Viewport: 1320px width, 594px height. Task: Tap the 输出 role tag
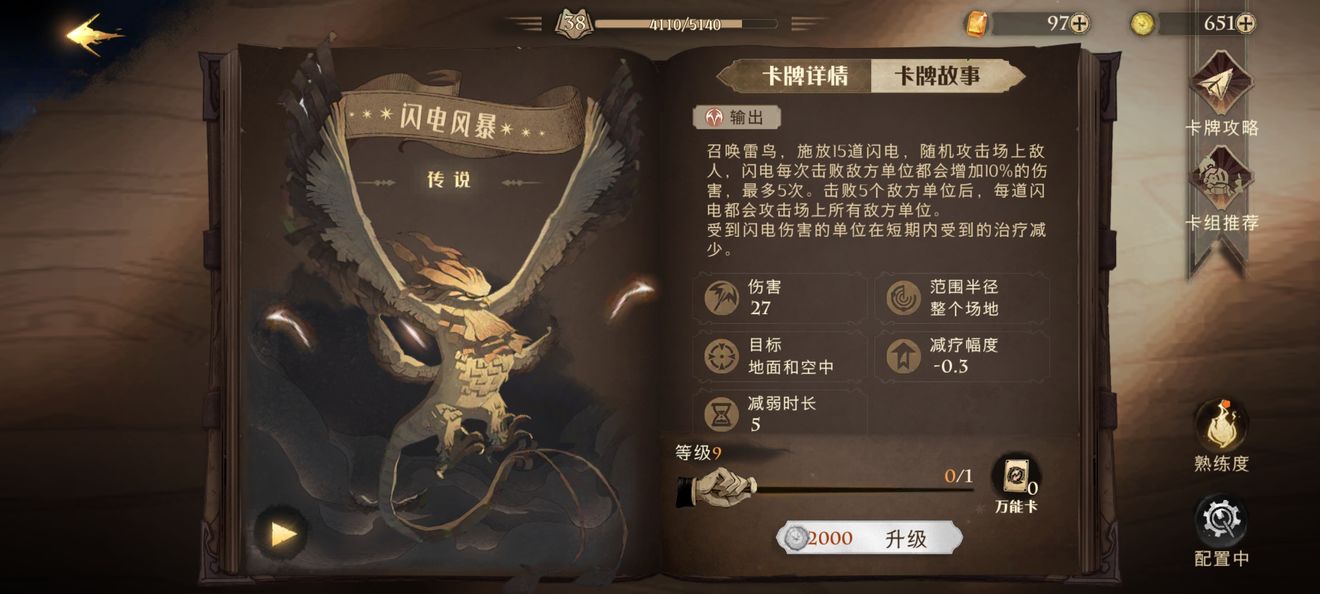[737, 117]
